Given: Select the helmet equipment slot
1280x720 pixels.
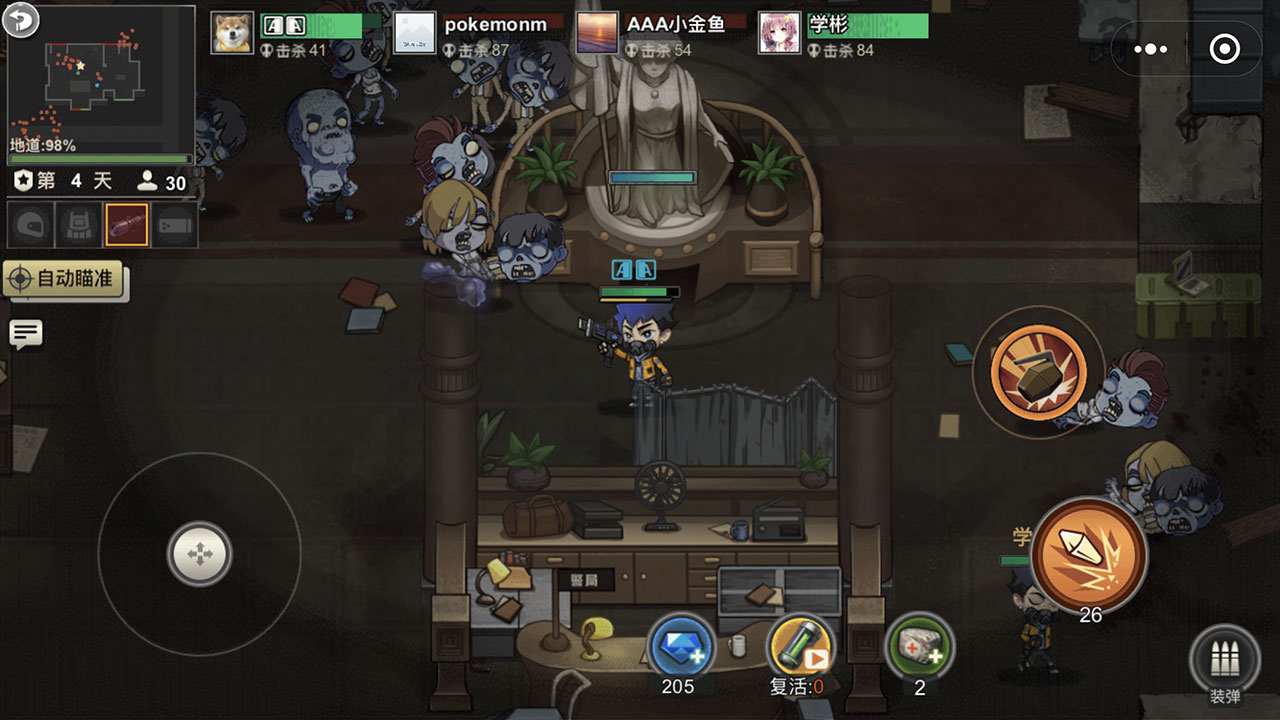Looking at the screenshot, I should coord(28,223).
